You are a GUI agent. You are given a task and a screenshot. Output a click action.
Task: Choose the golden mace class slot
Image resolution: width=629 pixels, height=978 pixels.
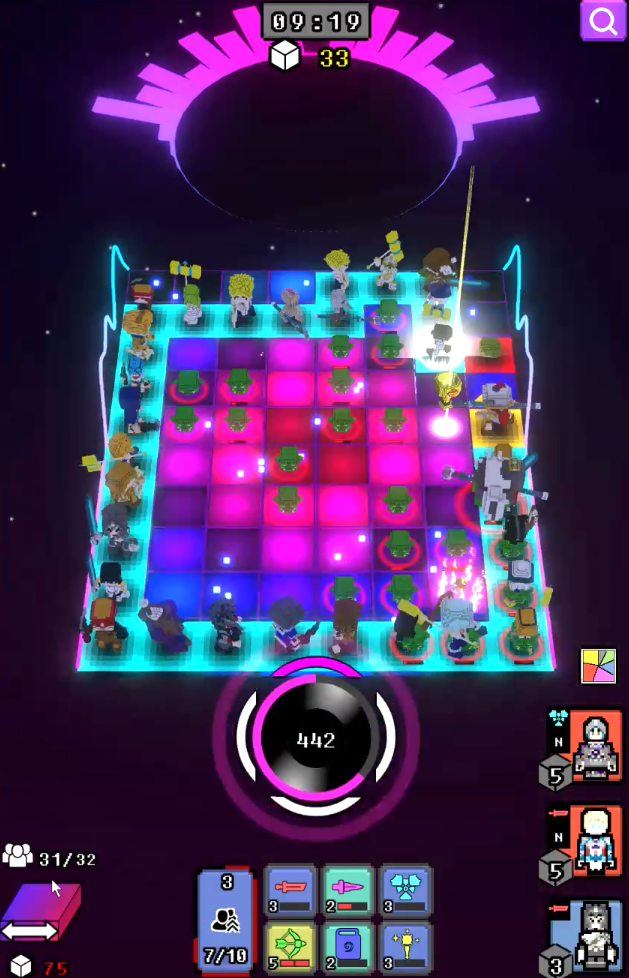[406, 947]
